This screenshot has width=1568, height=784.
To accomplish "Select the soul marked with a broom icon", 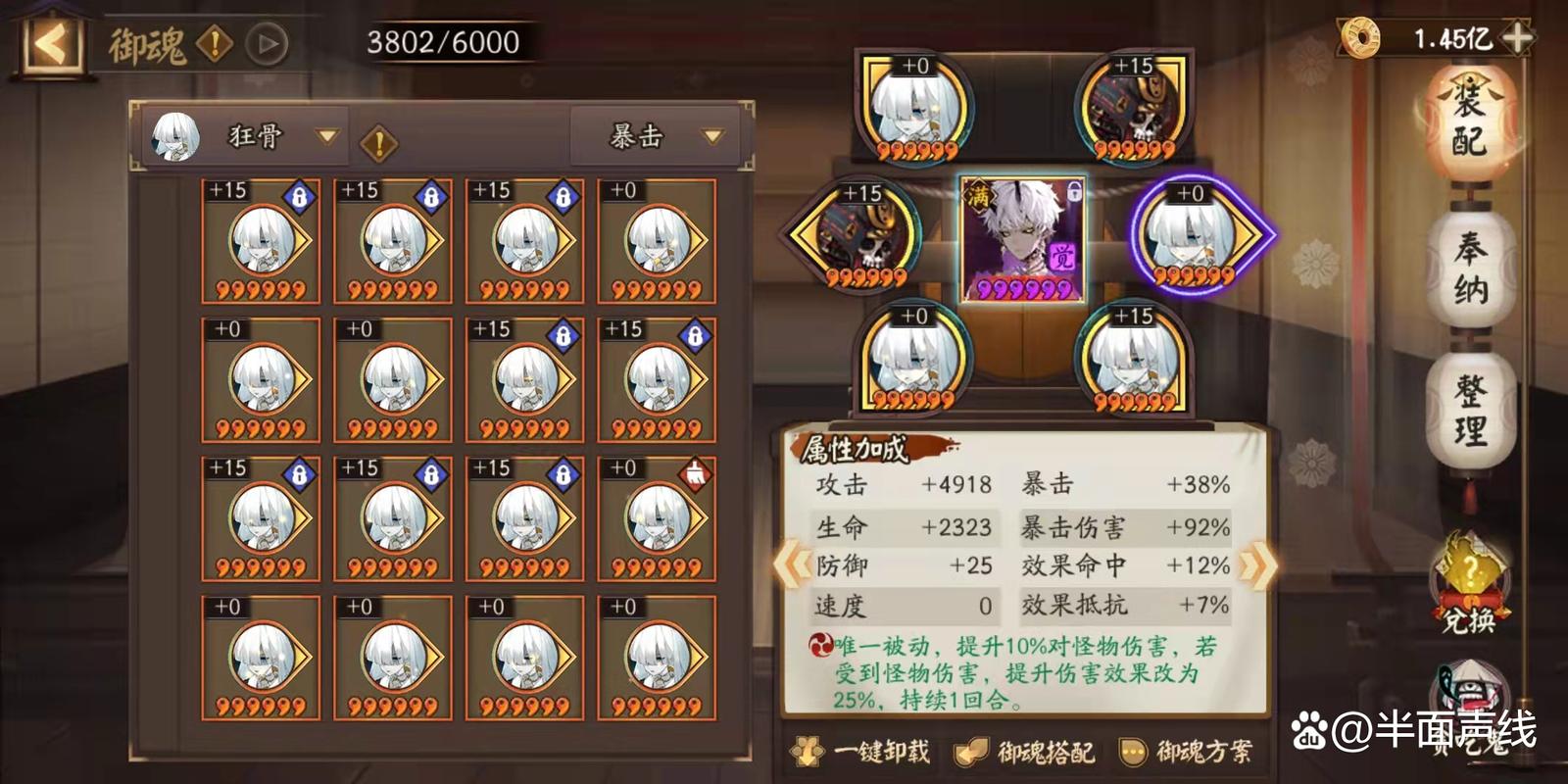I will tap(657, 518).
